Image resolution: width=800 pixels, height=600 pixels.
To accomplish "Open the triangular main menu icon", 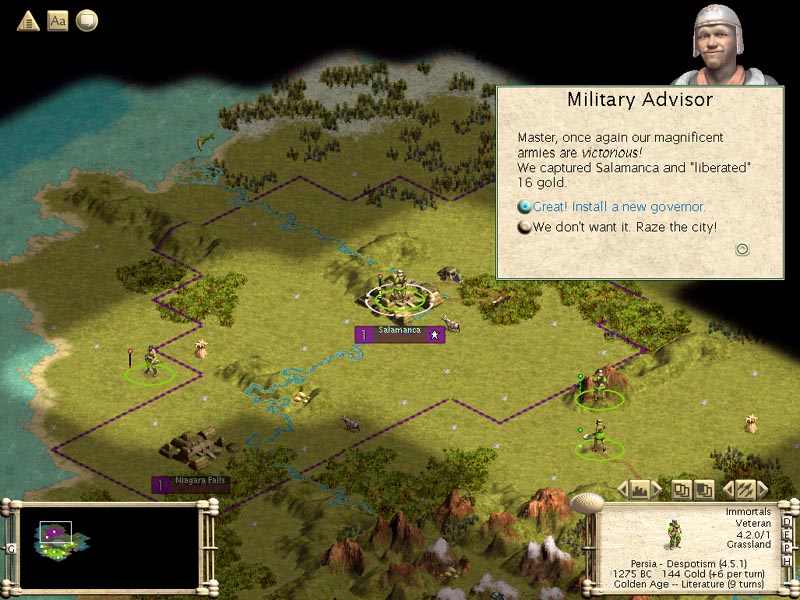I will (x=28, y=20).
